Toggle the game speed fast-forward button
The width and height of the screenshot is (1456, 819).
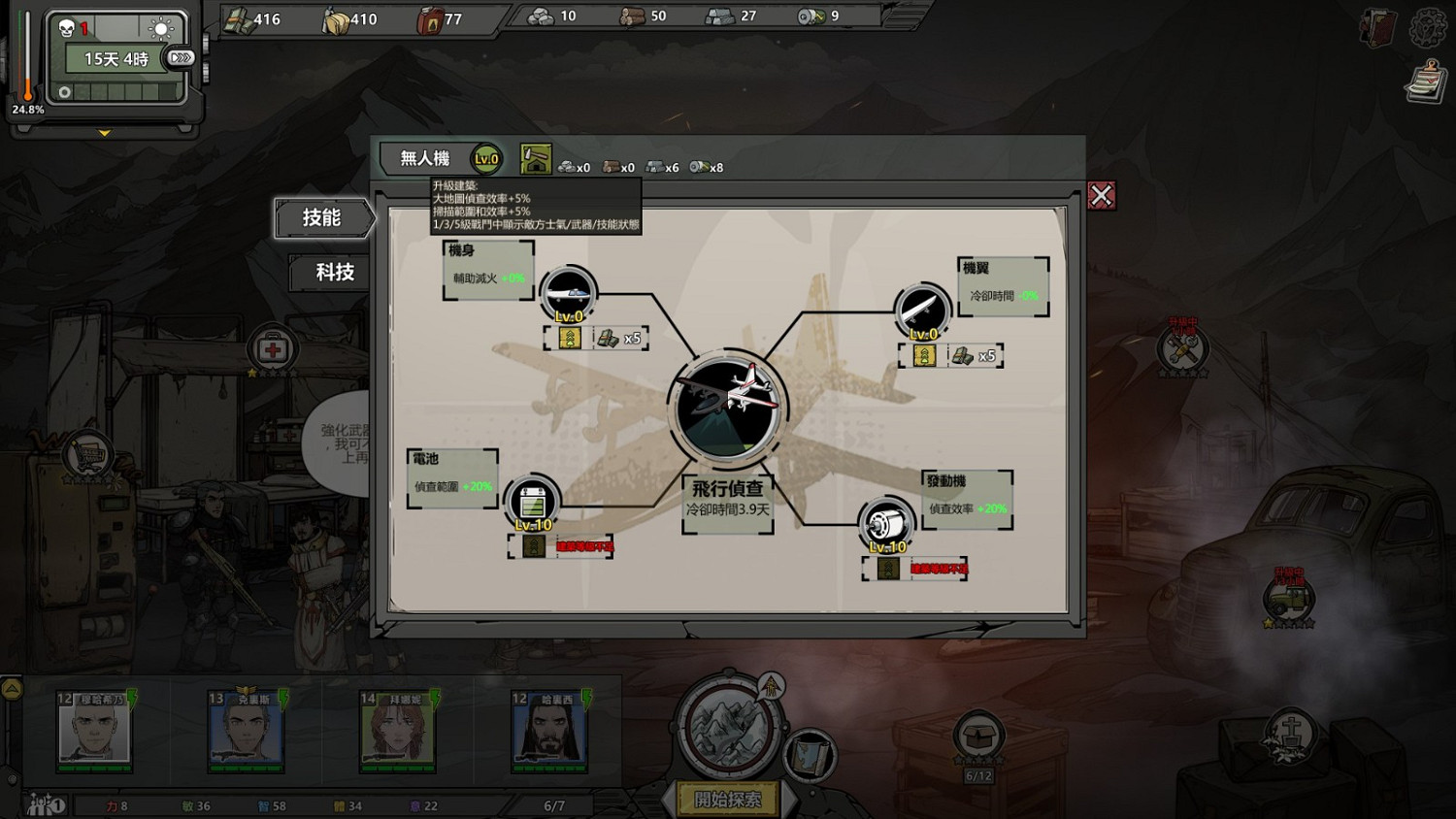(181, 58)
